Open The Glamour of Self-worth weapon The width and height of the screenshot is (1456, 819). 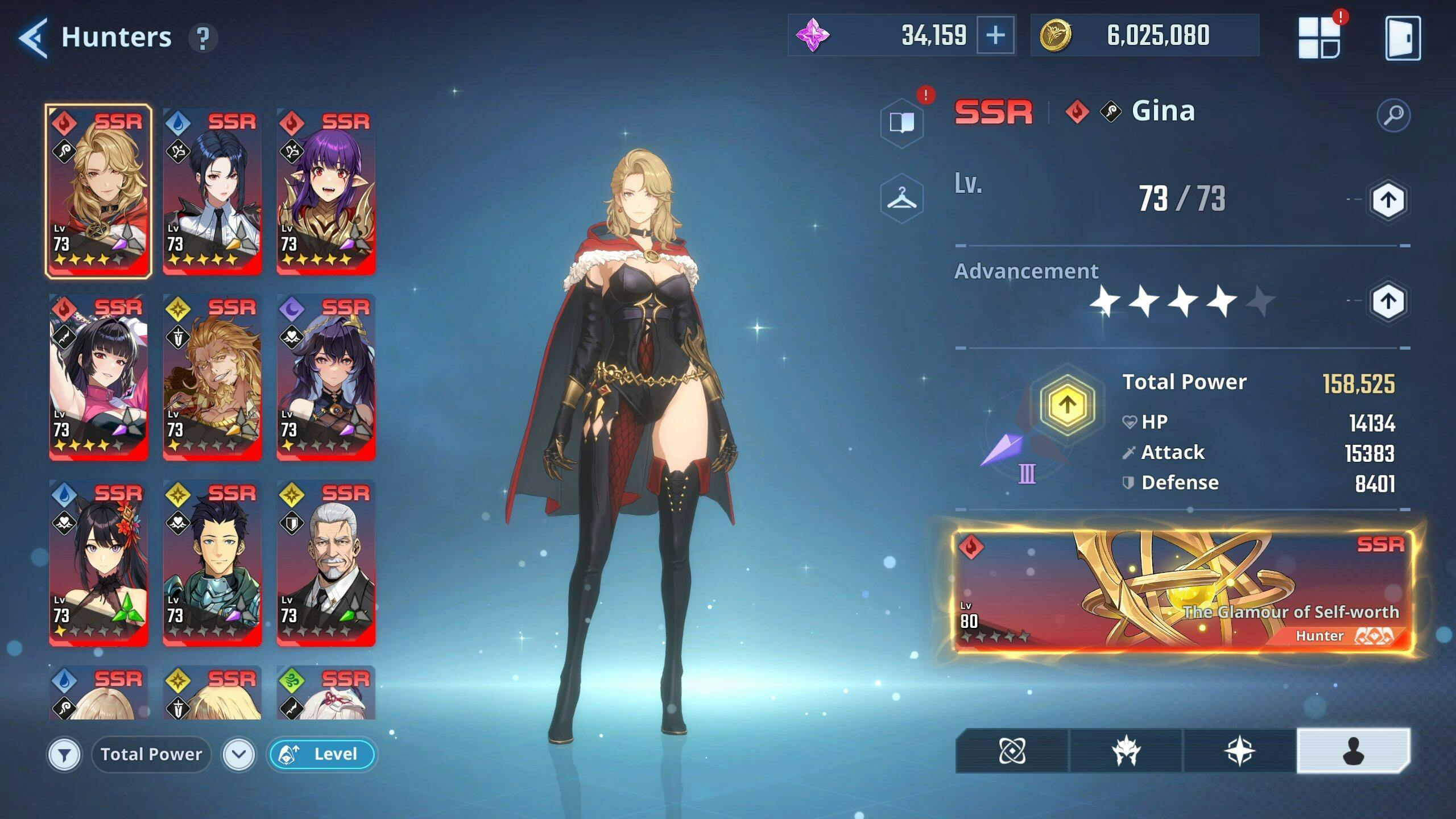click(1183, 591)
